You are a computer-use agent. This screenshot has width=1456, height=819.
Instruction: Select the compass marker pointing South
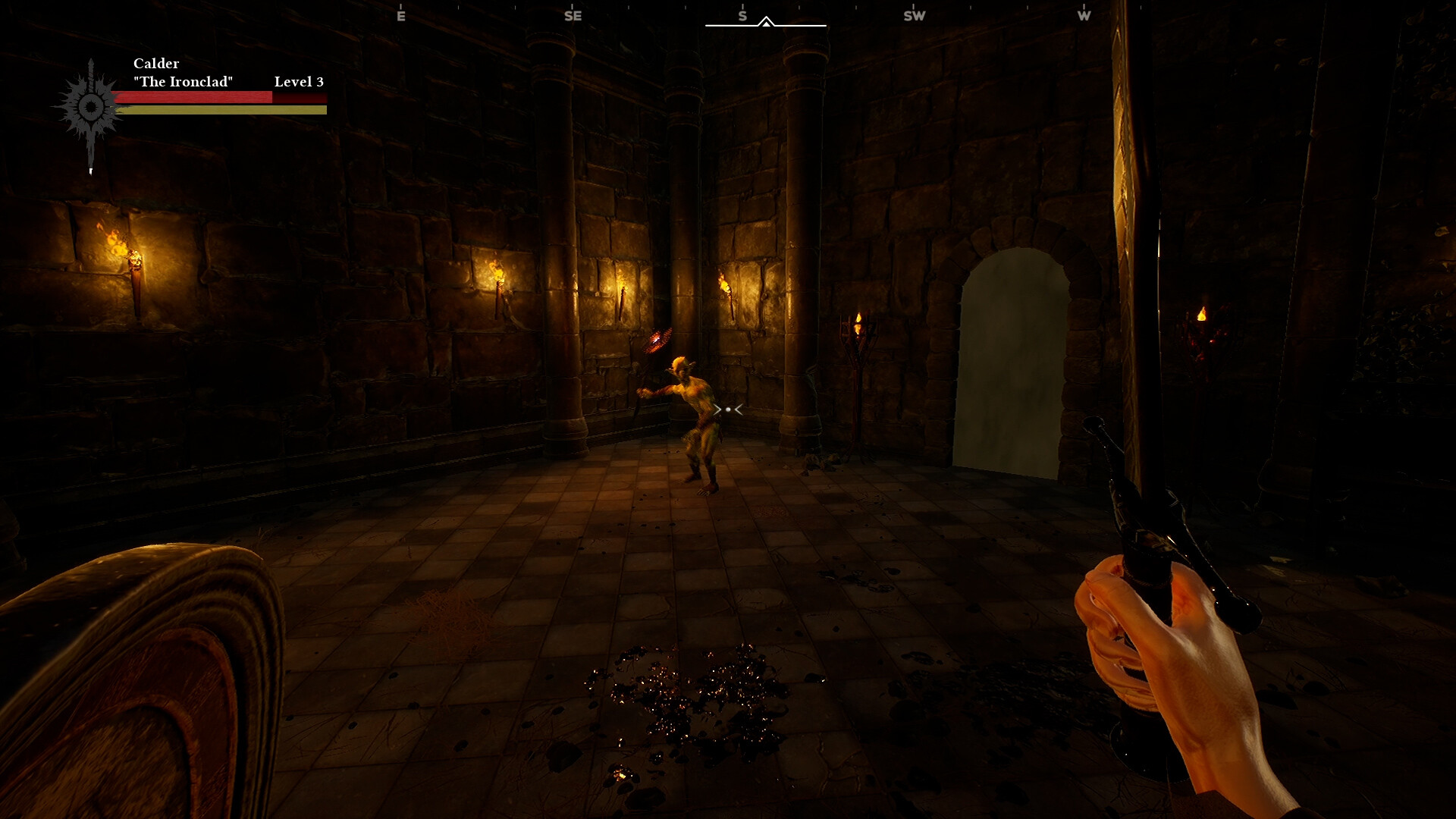(x=742, y=14)
